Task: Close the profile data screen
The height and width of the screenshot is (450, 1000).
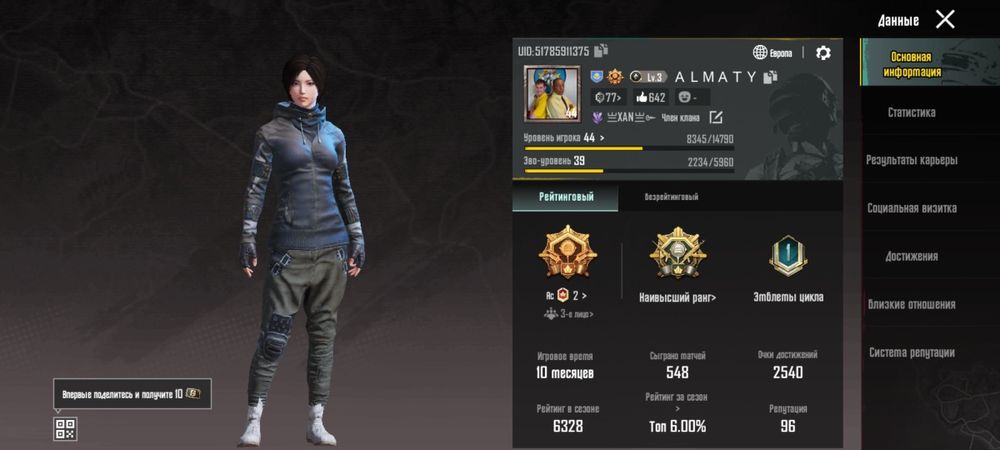Action: 945,19
